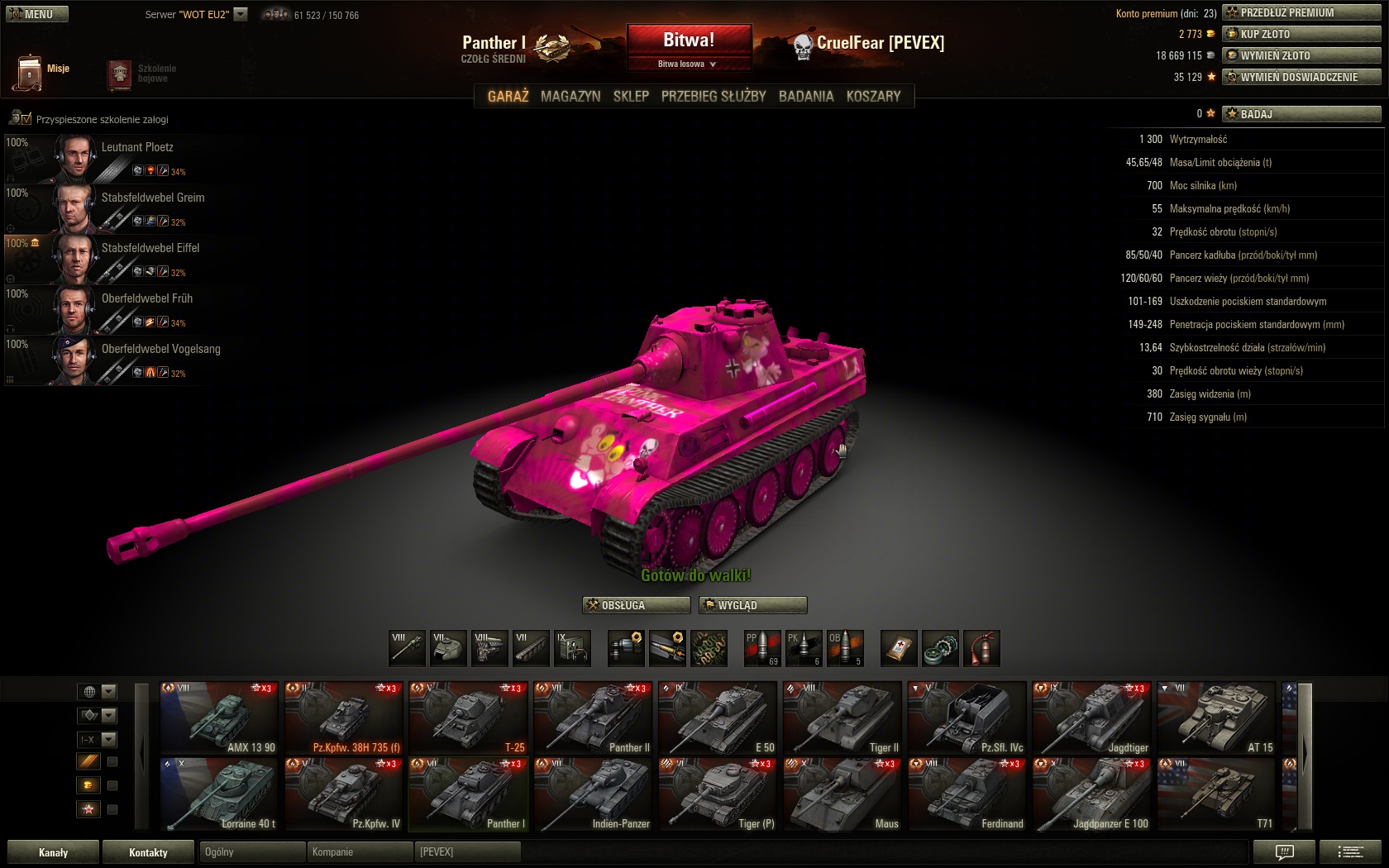Open the KOSZARY barracks tab
Viewport: 1389px width, 868px height.
[x=873, y=96]
